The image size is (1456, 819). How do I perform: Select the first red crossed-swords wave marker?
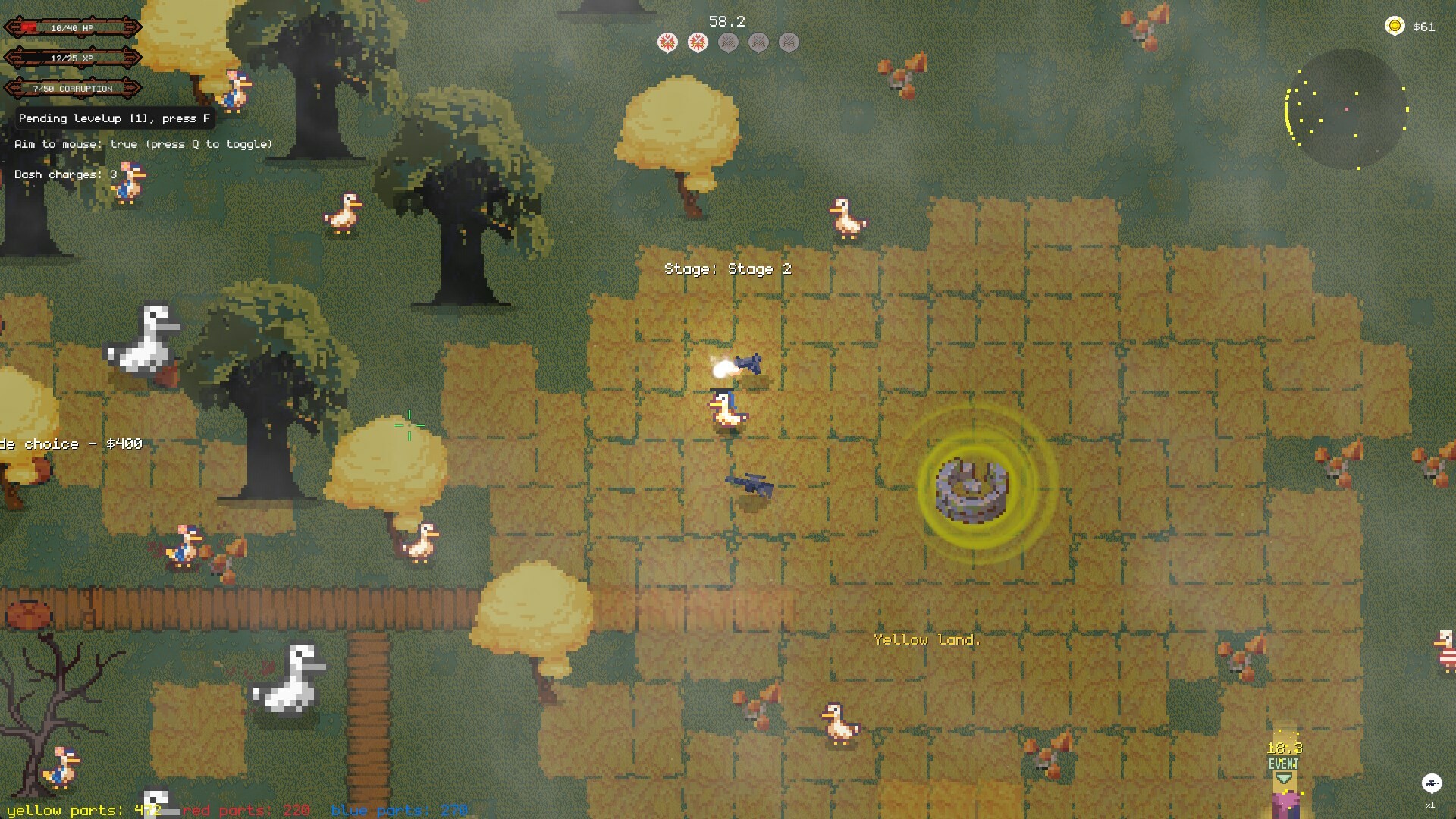click(x=666, y=43)
